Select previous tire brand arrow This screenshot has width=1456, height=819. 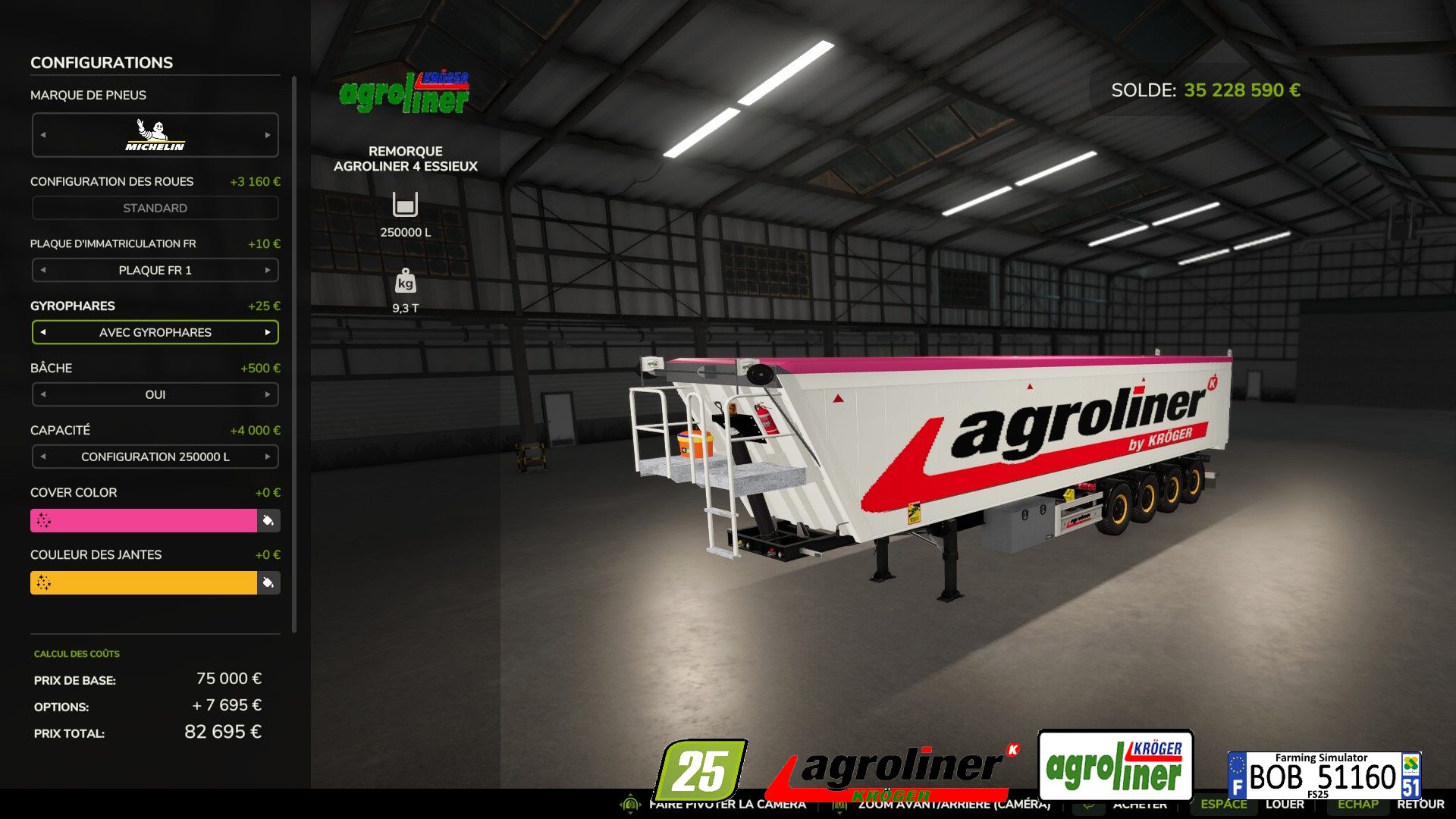coord(43,135)
